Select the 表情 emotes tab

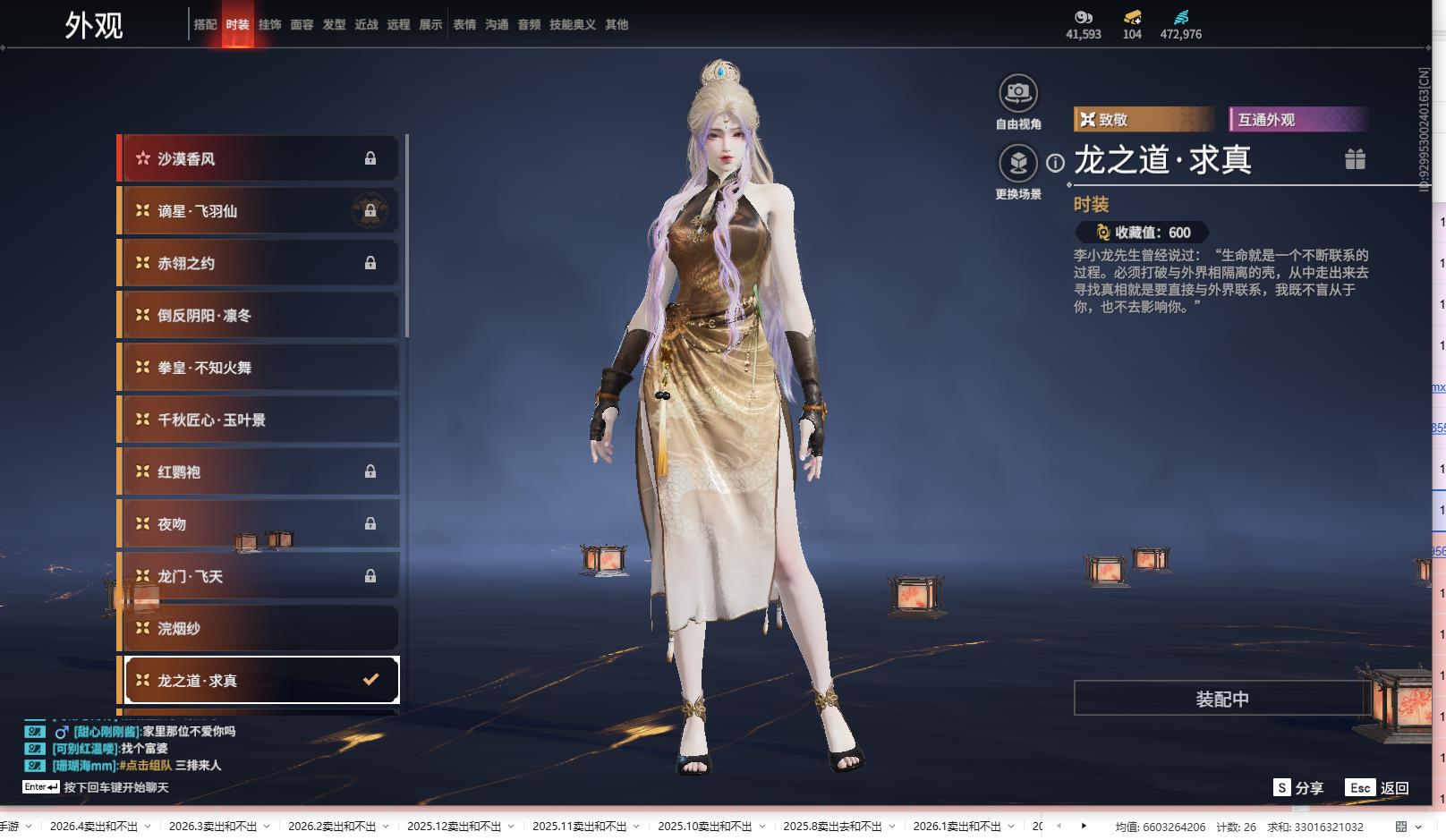pos(464,25)
